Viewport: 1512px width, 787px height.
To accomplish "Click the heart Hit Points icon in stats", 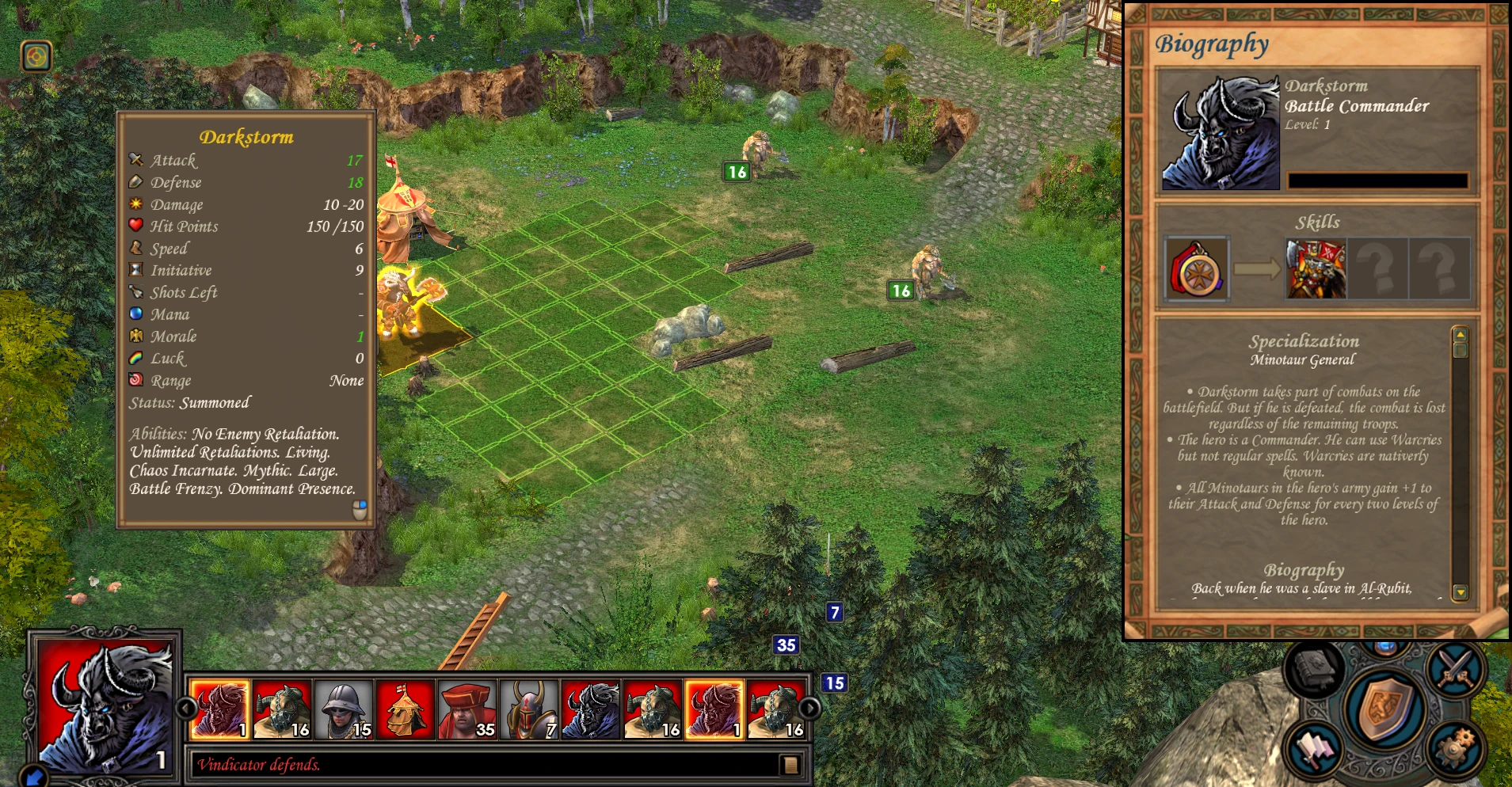I will 136,226.
